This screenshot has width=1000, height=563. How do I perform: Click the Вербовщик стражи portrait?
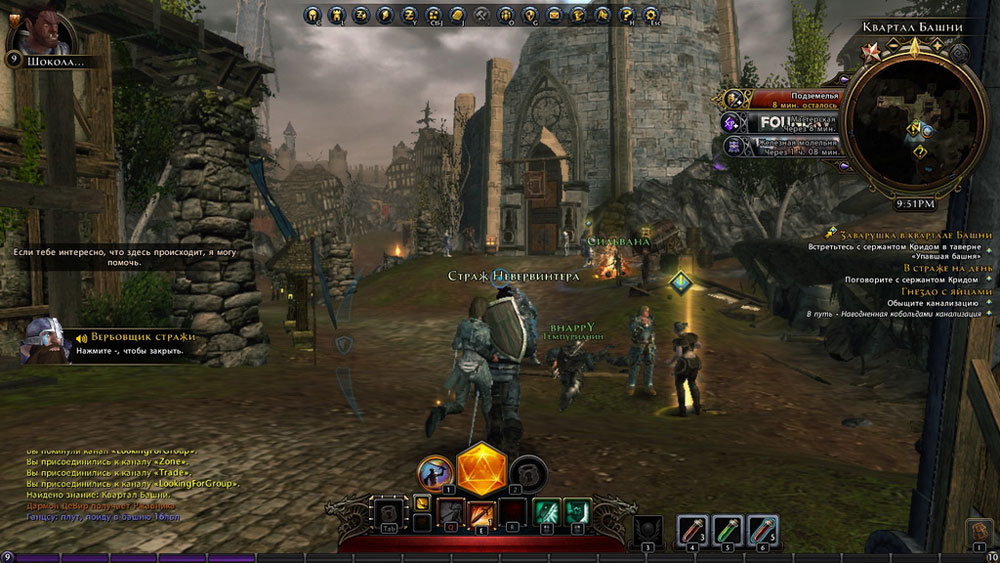tap(43, 339)
